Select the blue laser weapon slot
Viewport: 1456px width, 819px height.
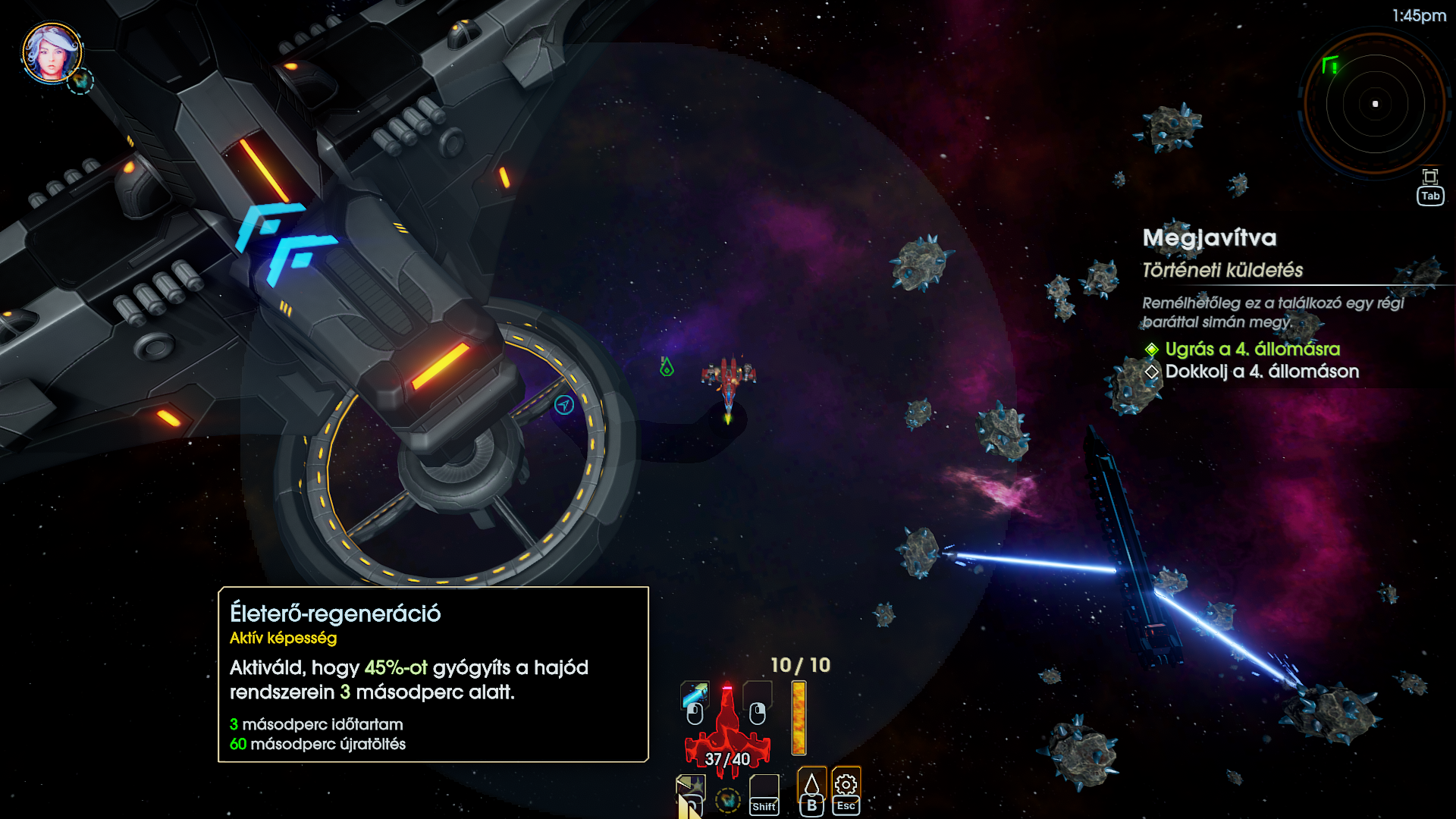tap(695, 694)
